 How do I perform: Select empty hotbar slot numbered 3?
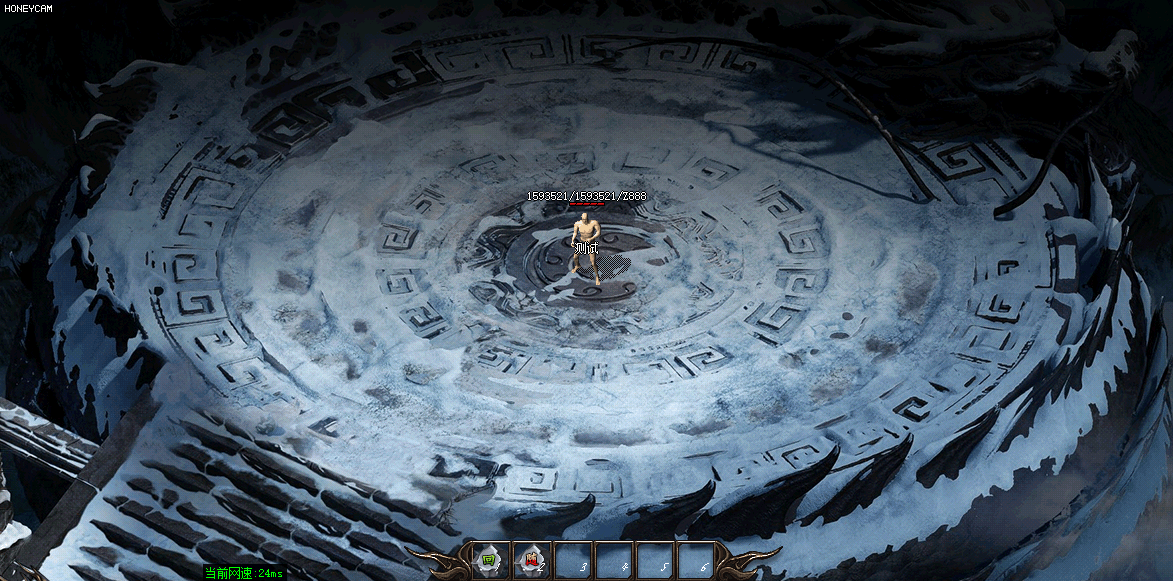click(x=574, y=560)
